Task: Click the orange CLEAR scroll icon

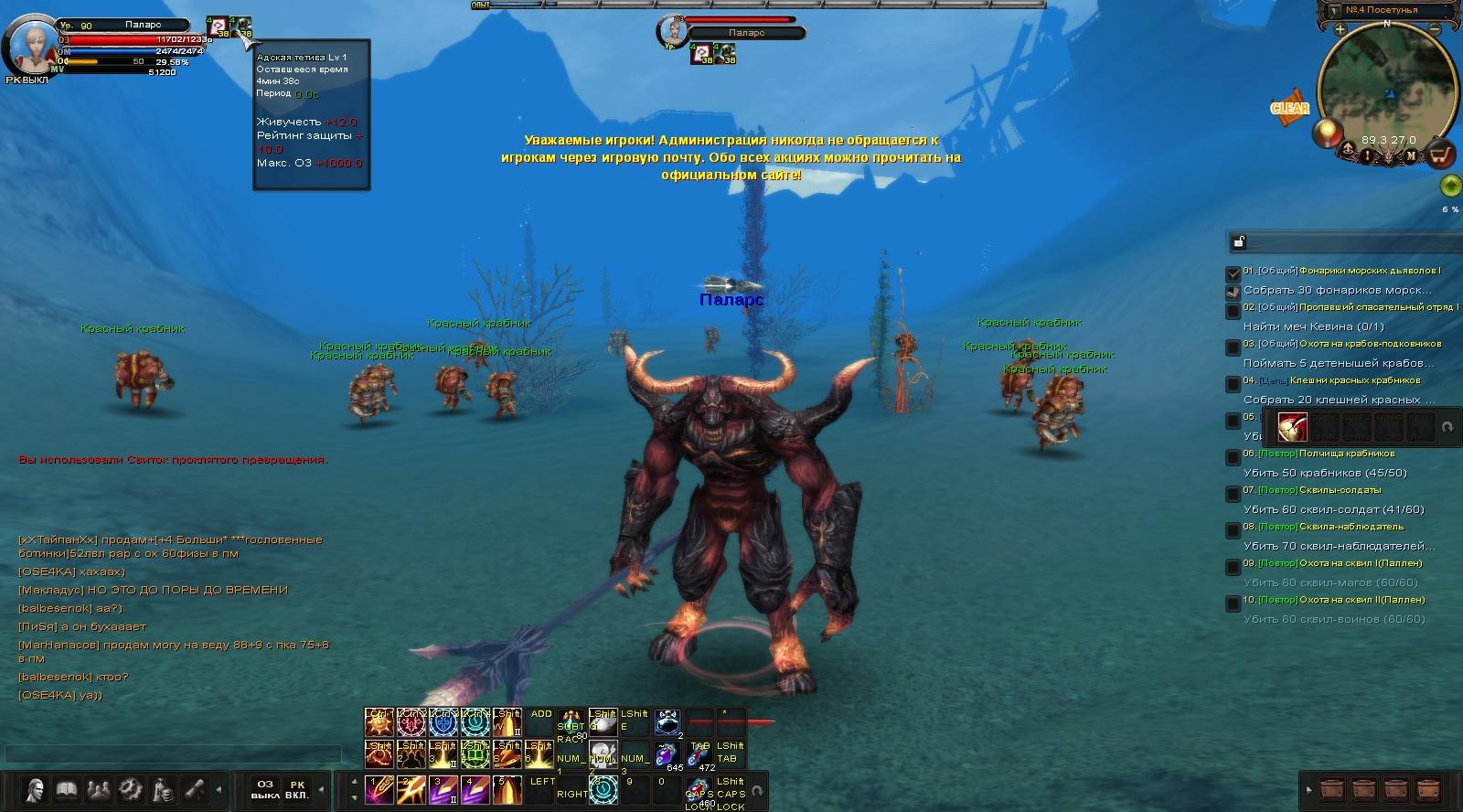Action: 1289,108
